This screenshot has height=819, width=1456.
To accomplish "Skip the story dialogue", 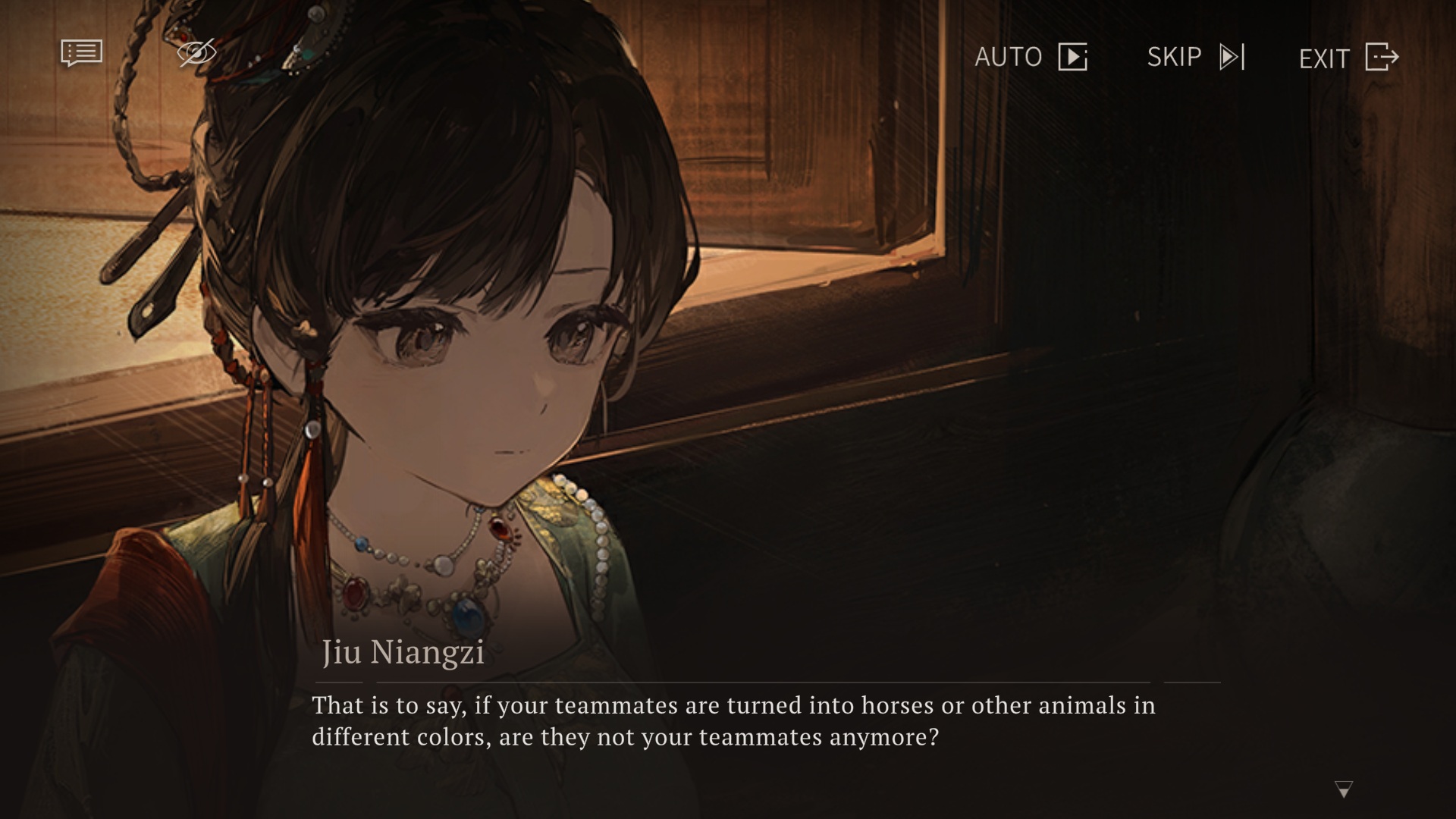I will [x=1196, y=57].
